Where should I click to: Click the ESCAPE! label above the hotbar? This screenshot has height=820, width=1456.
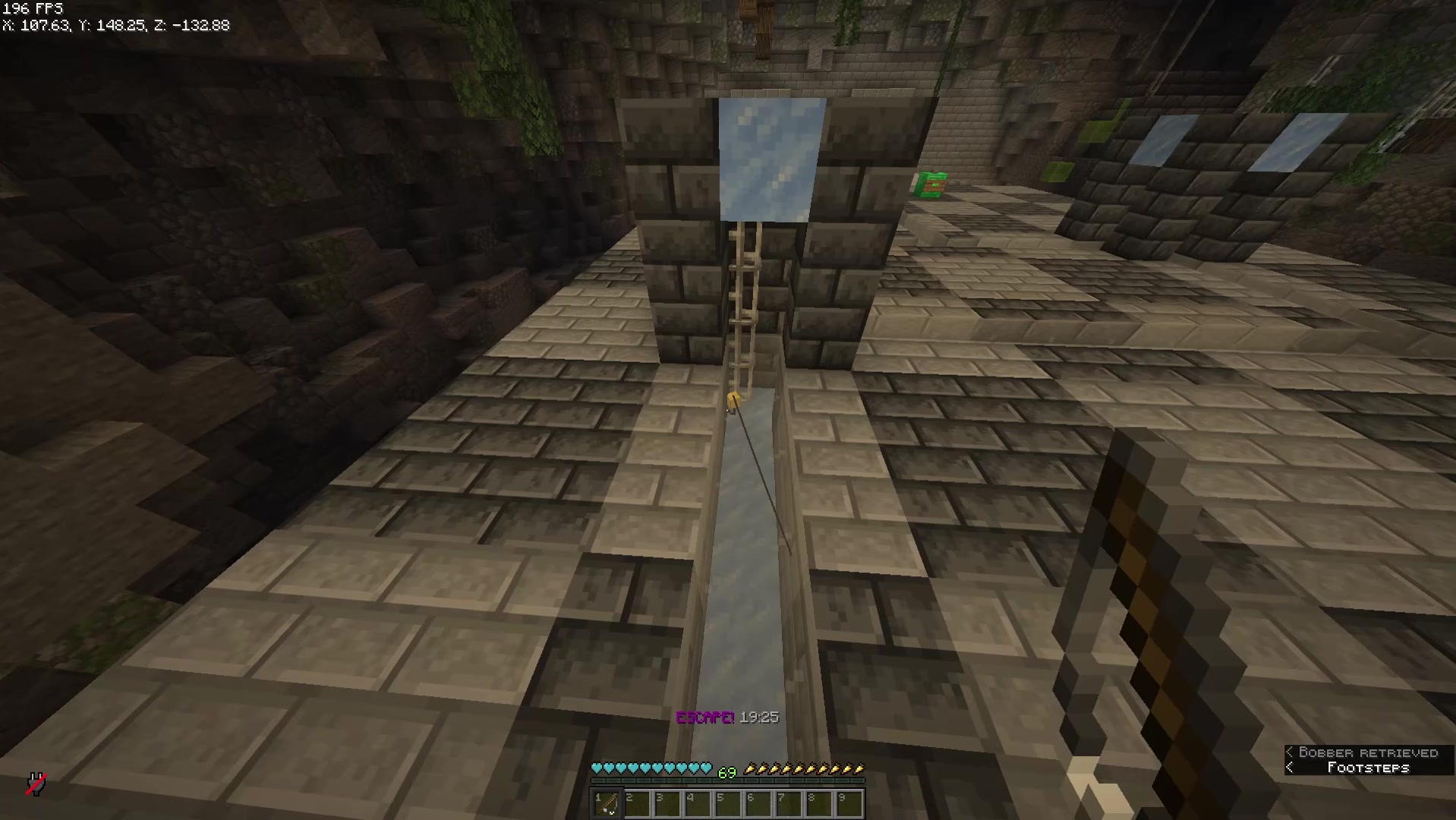(705, 716)
